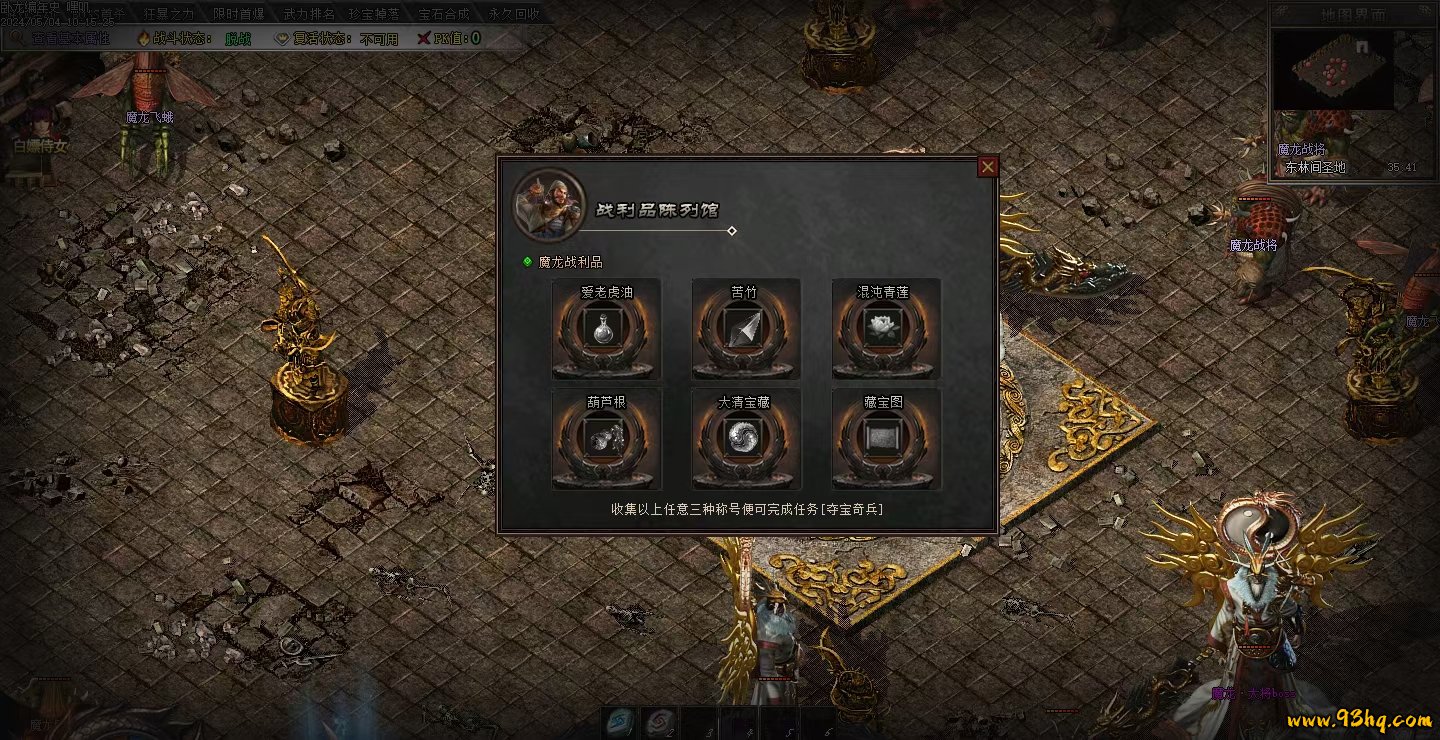
Task: View basic attributes via 查看基本属性
Action: (70, 38)
